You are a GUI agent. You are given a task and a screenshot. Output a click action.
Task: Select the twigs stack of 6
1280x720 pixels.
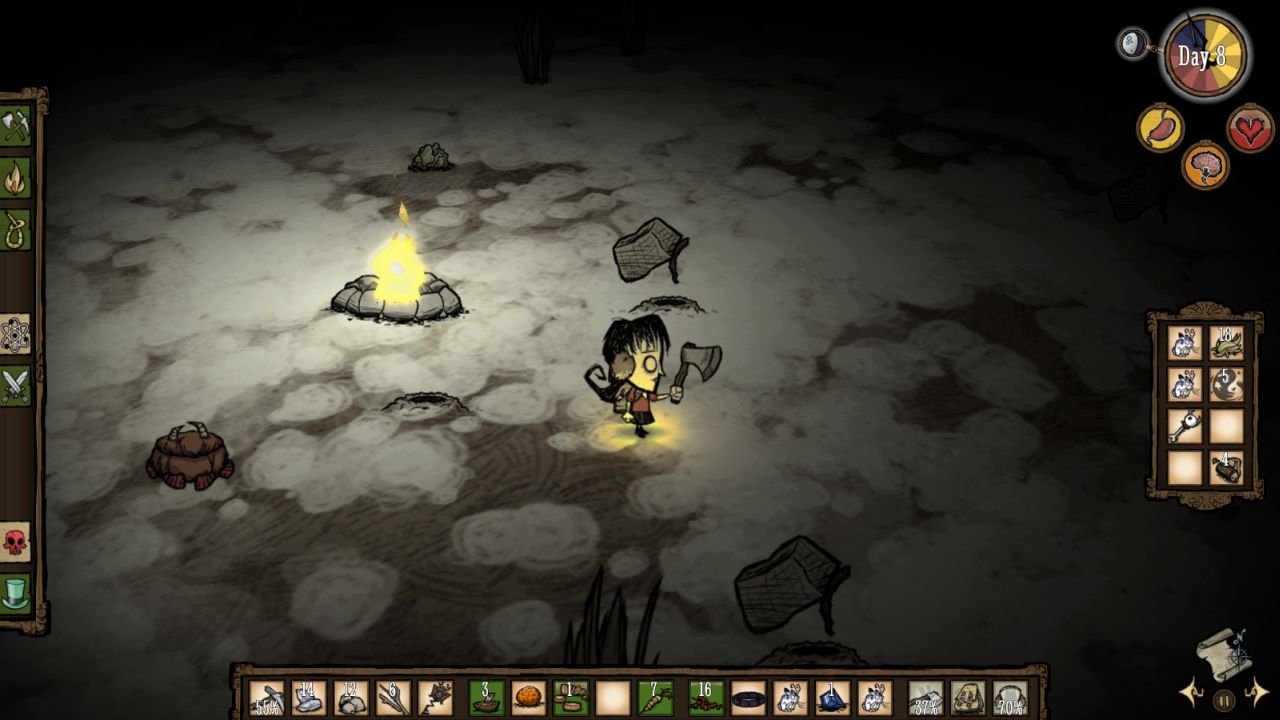[x=393, y=698]
